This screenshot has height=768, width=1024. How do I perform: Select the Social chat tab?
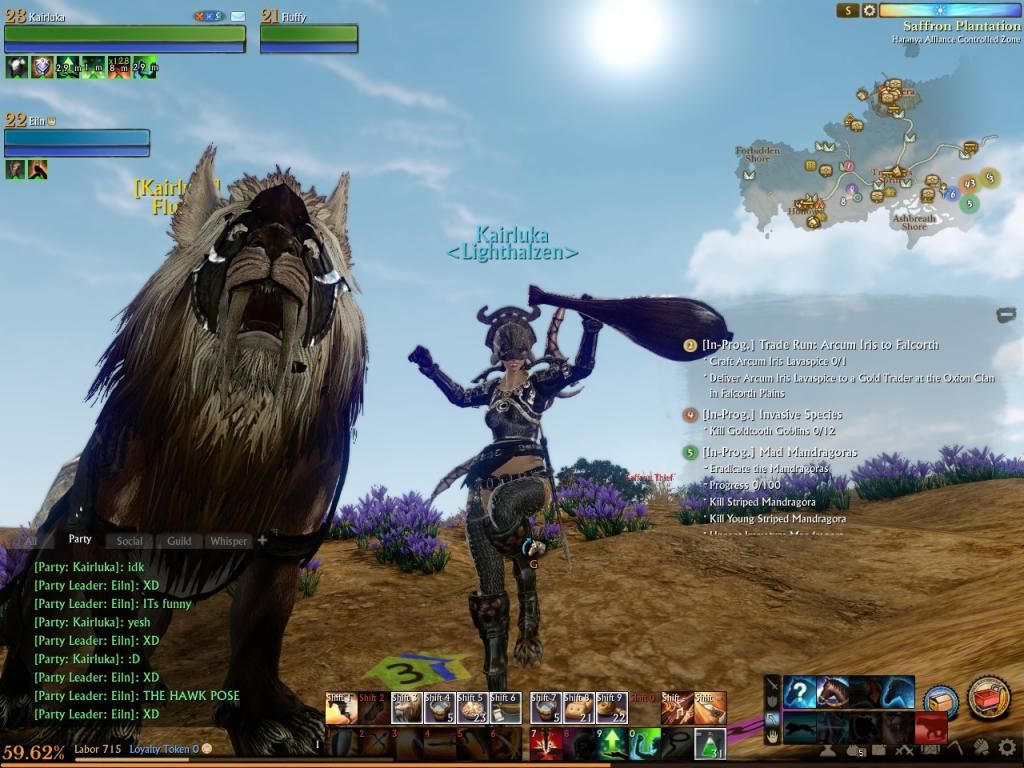click(129, 541)
